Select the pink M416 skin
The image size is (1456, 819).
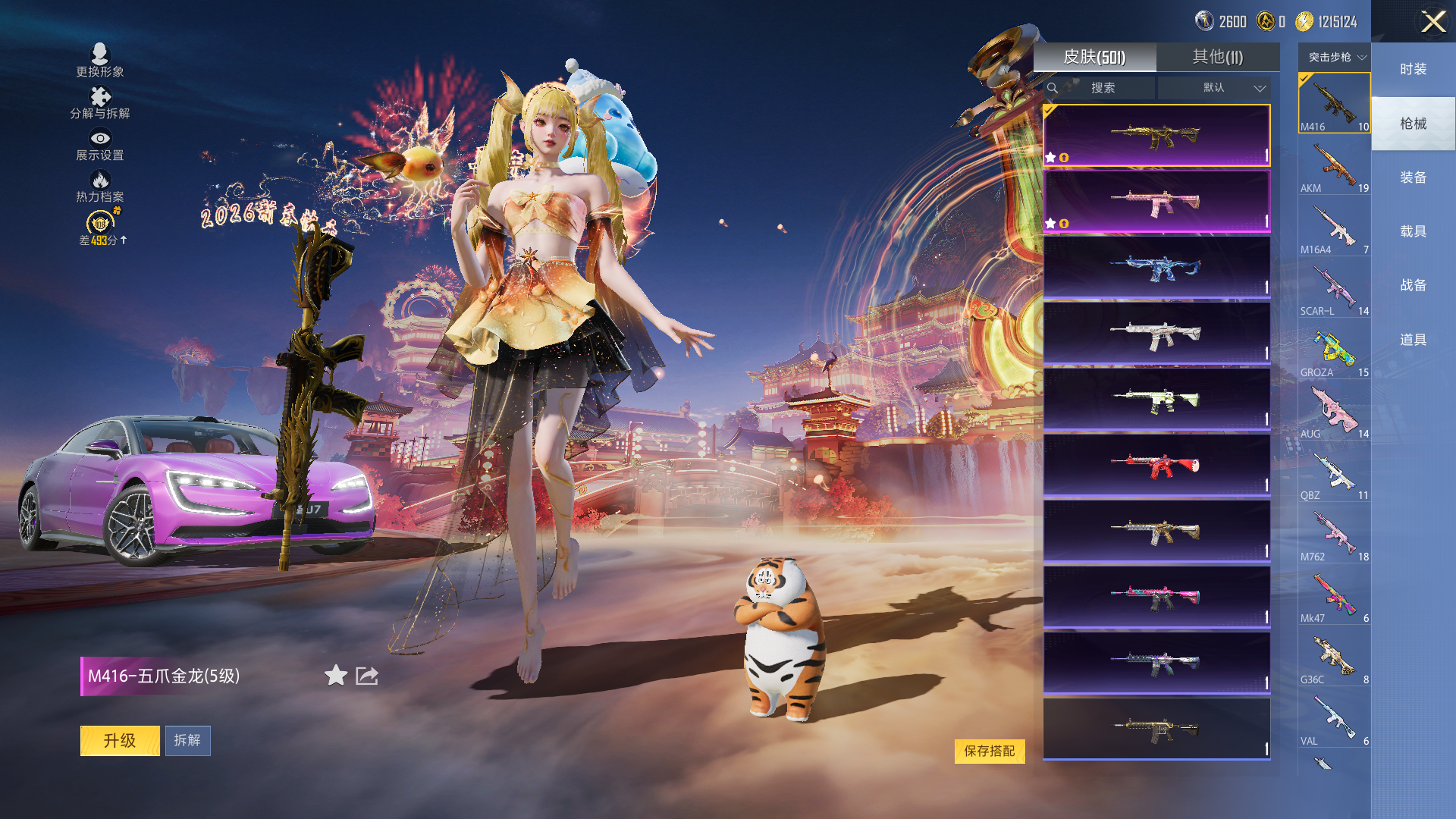click(x=1156, y=202)
